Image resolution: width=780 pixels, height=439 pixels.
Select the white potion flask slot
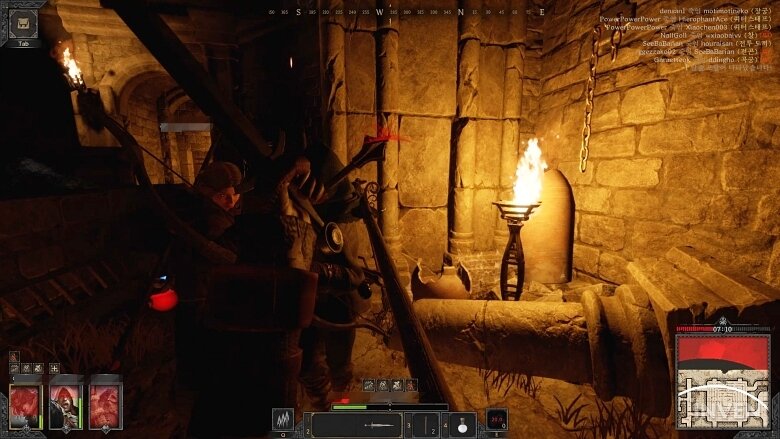(461, 425)
